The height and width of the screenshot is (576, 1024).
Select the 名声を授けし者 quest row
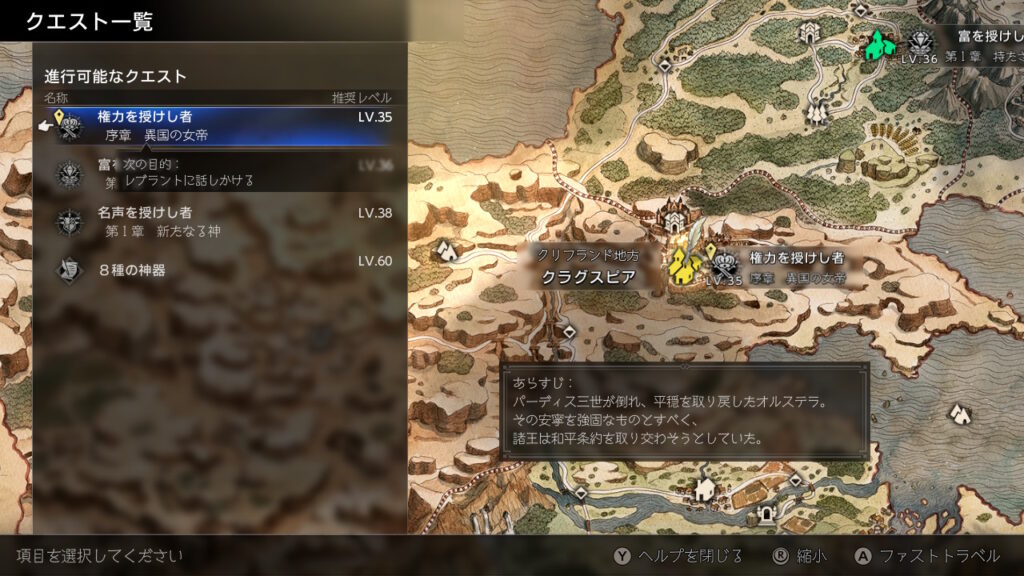220,221
